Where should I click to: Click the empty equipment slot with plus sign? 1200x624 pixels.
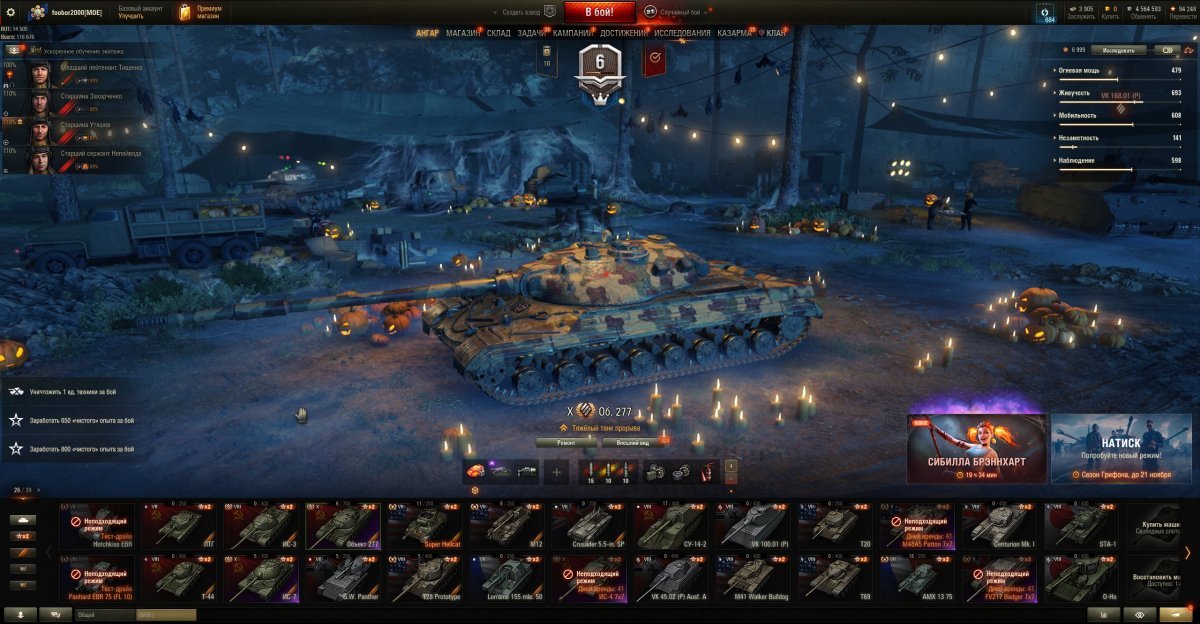pyautogui.click(x=557, y=471)
